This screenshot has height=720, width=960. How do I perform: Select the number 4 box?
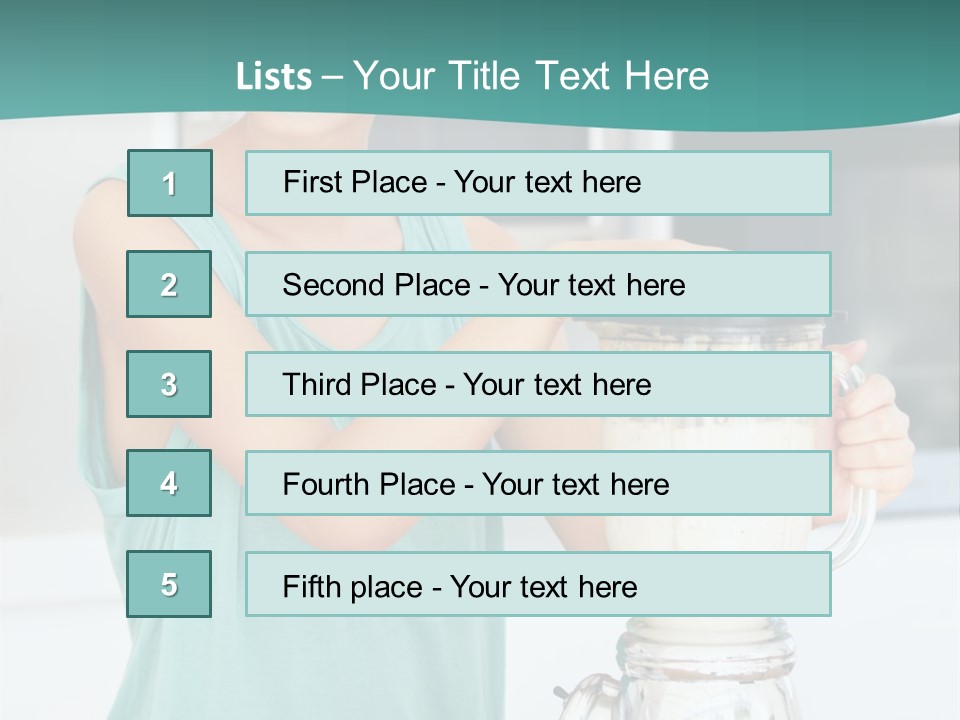[x=169, y=483]
